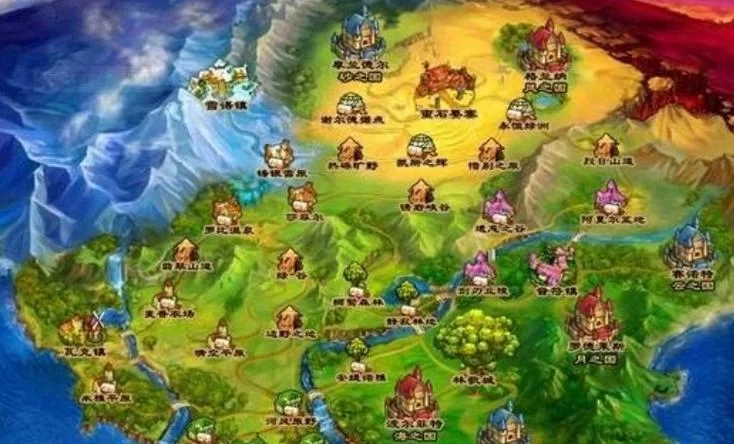Select the 晴空平原 plains marker
Screen dimensions: 734x444
pos(219,332)
